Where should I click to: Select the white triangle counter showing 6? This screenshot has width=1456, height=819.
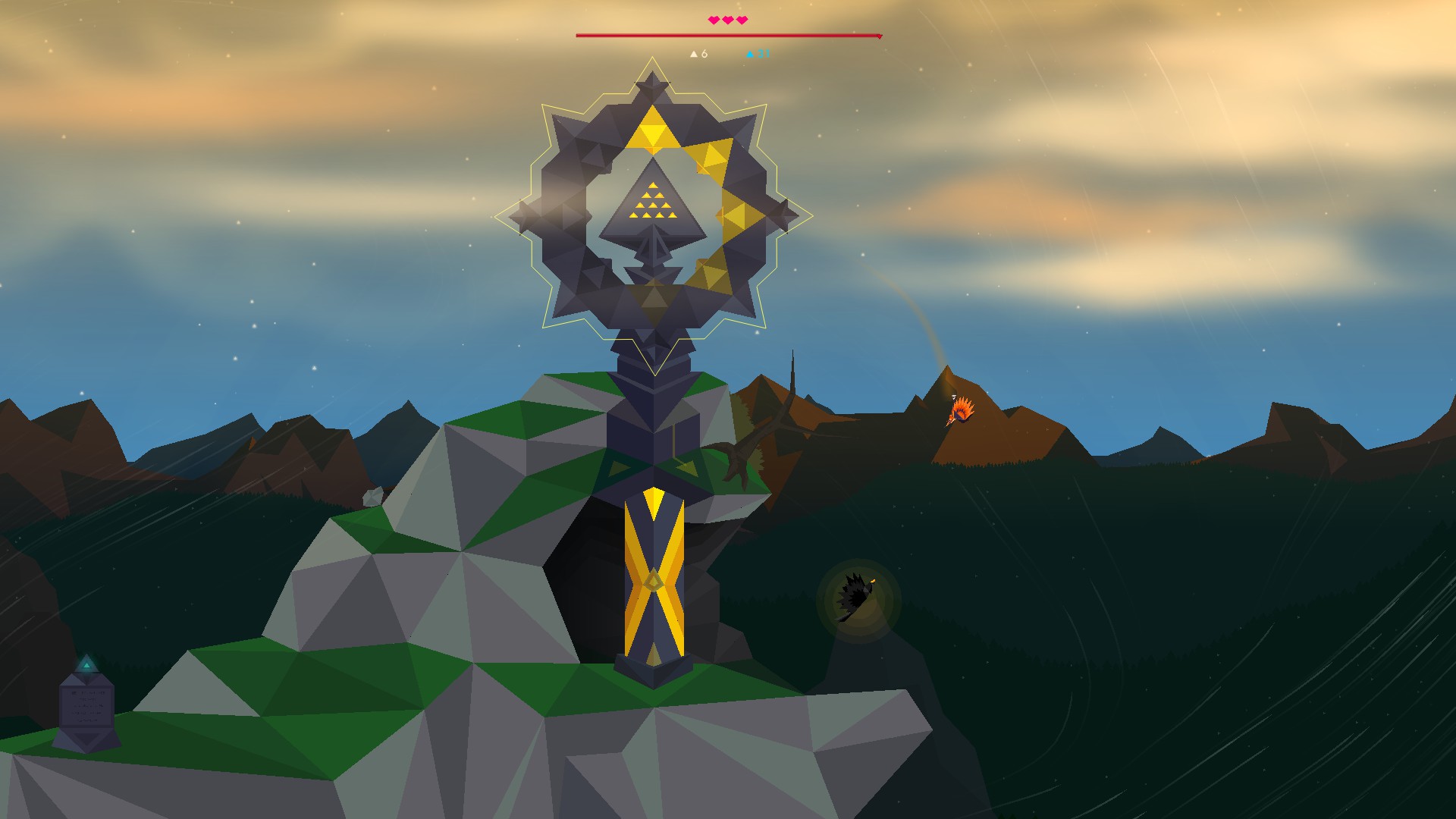point(698,54)
